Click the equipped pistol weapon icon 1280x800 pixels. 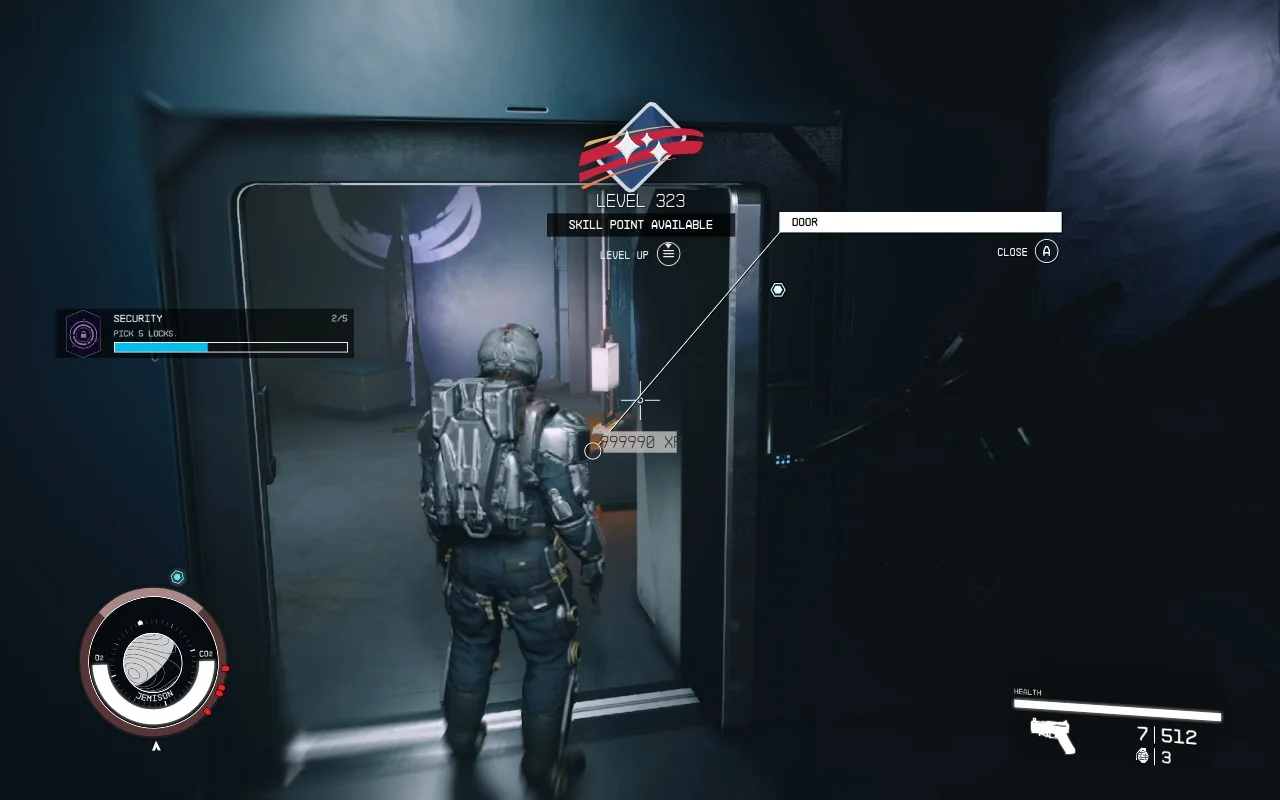[1053, 735]
